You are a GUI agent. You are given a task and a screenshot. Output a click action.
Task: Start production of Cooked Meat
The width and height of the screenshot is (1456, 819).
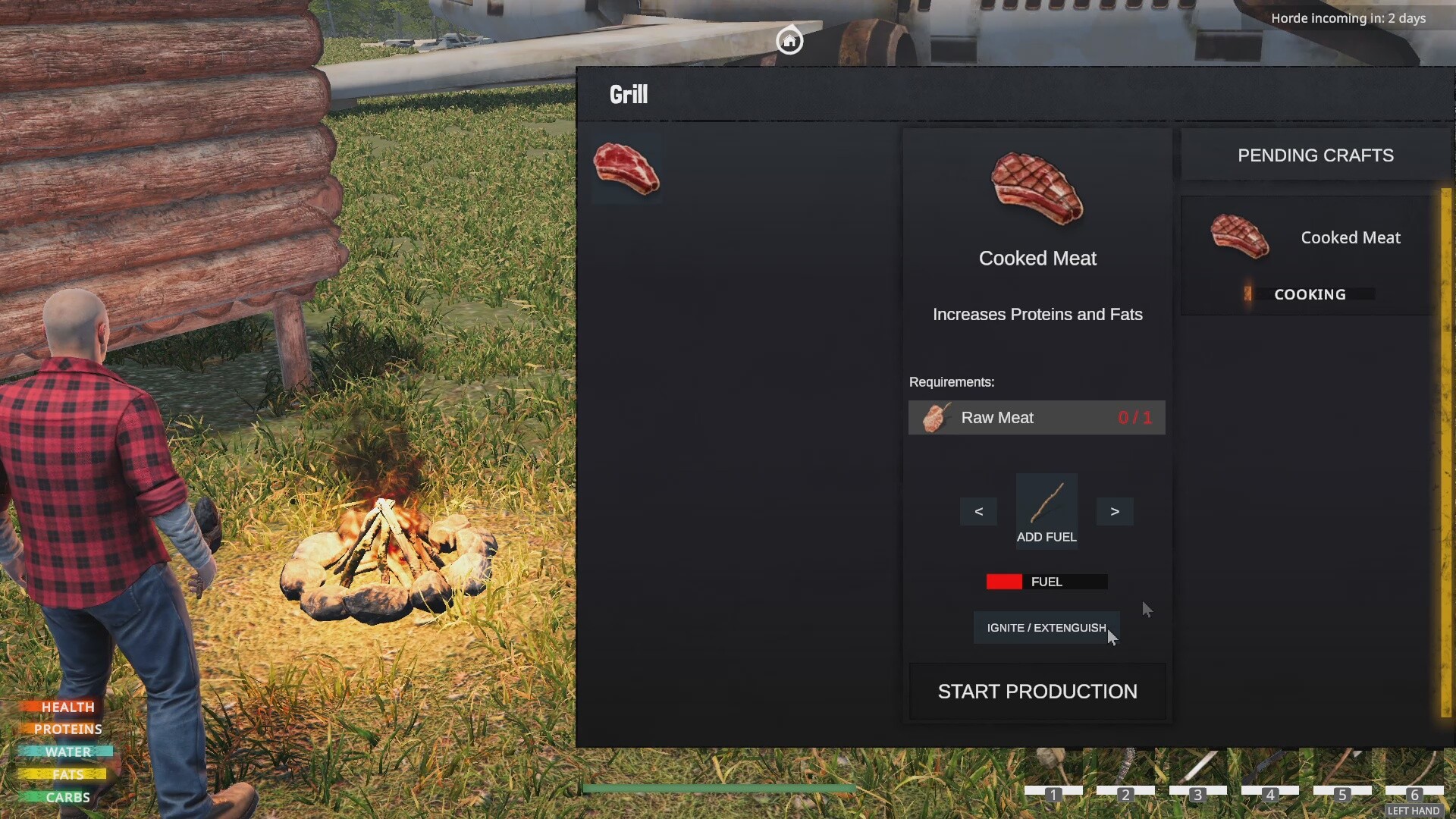pyautogui.click(x=1037, y=692)
